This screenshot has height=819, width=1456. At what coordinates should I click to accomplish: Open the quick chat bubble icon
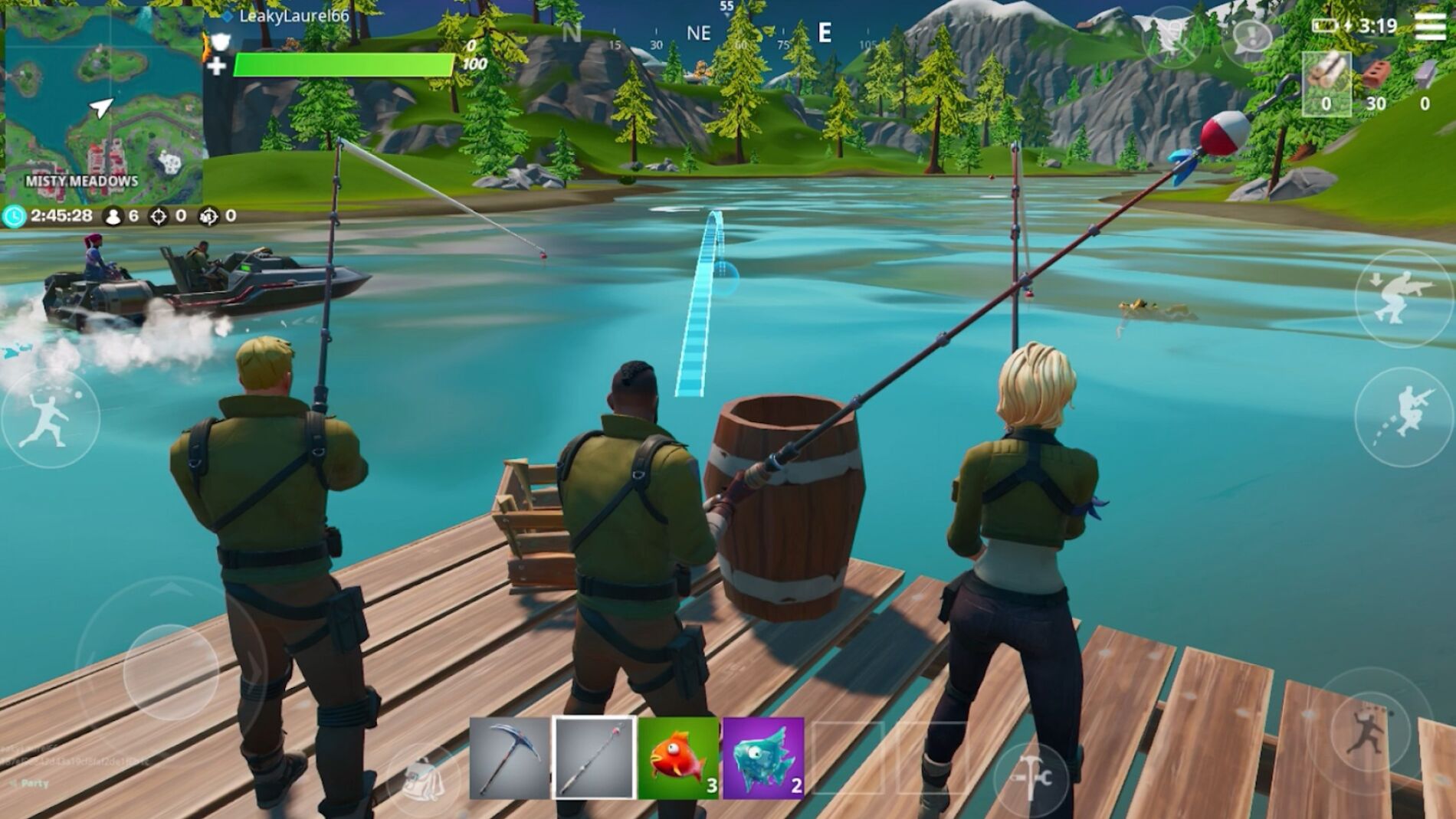1251,34
